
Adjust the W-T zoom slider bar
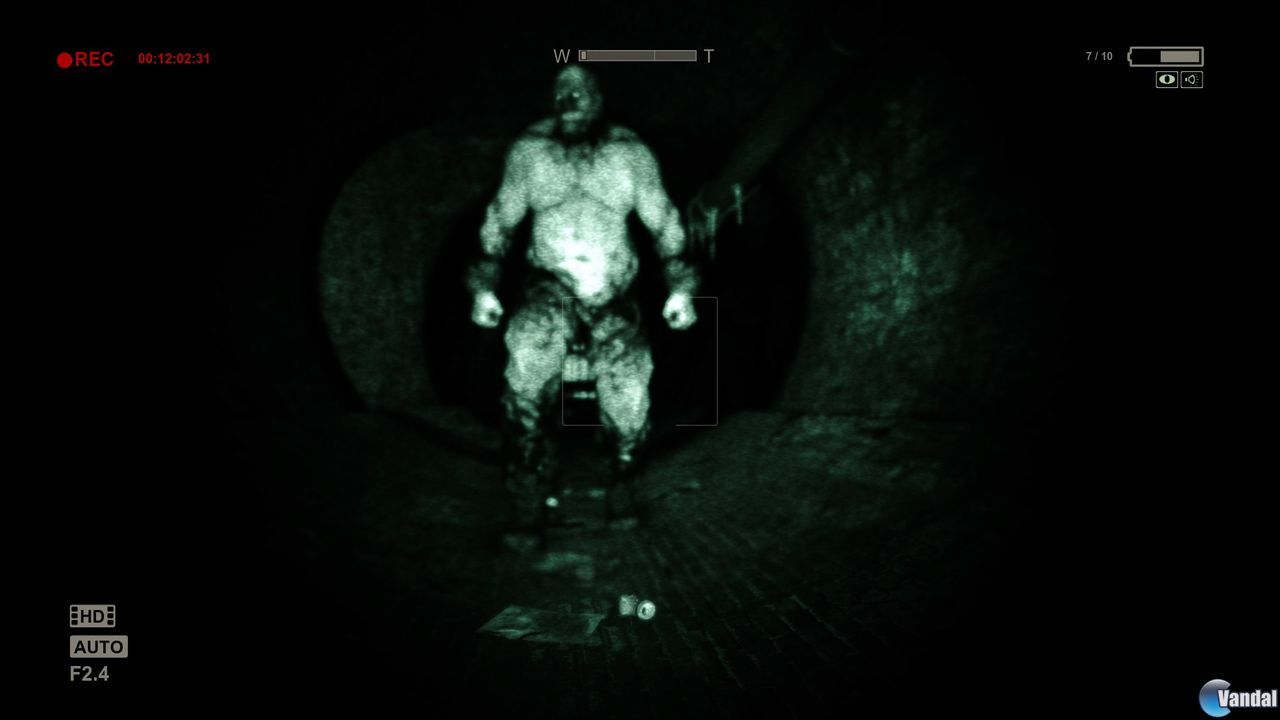[x=638, y=55]
